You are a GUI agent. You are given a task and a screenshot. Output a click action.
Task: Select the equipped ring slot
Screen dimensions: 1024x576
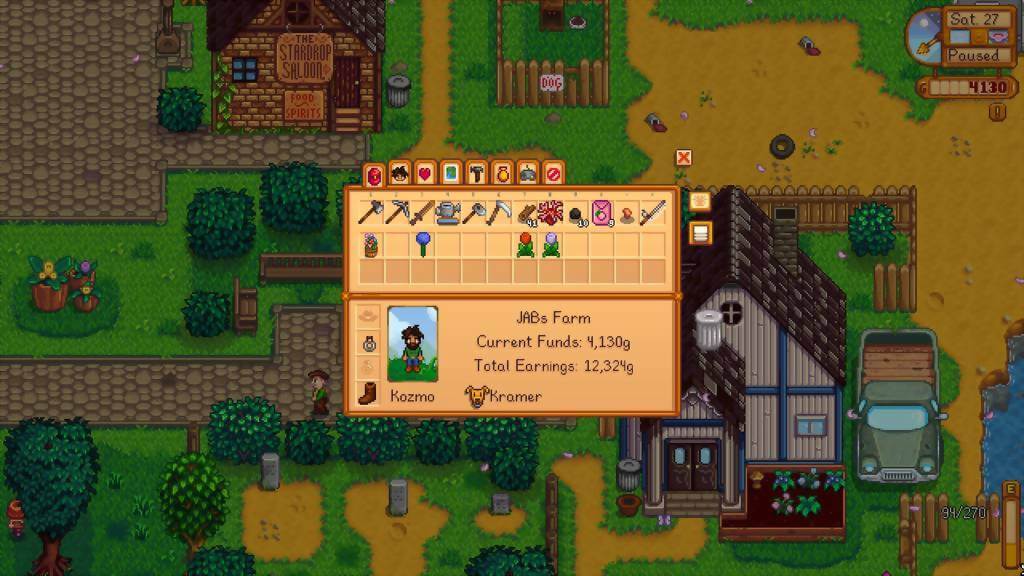point(368,342)
